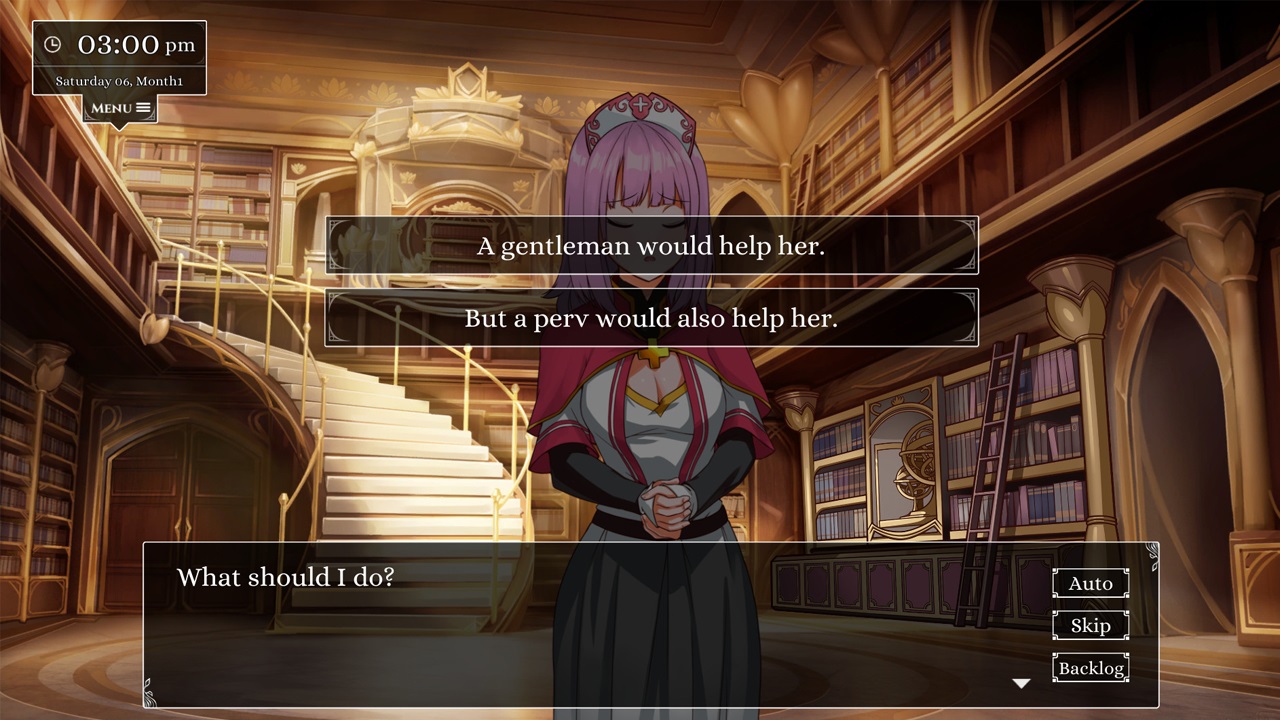
Task: Click the Backlog icon button
Action: pos(1090,668)
